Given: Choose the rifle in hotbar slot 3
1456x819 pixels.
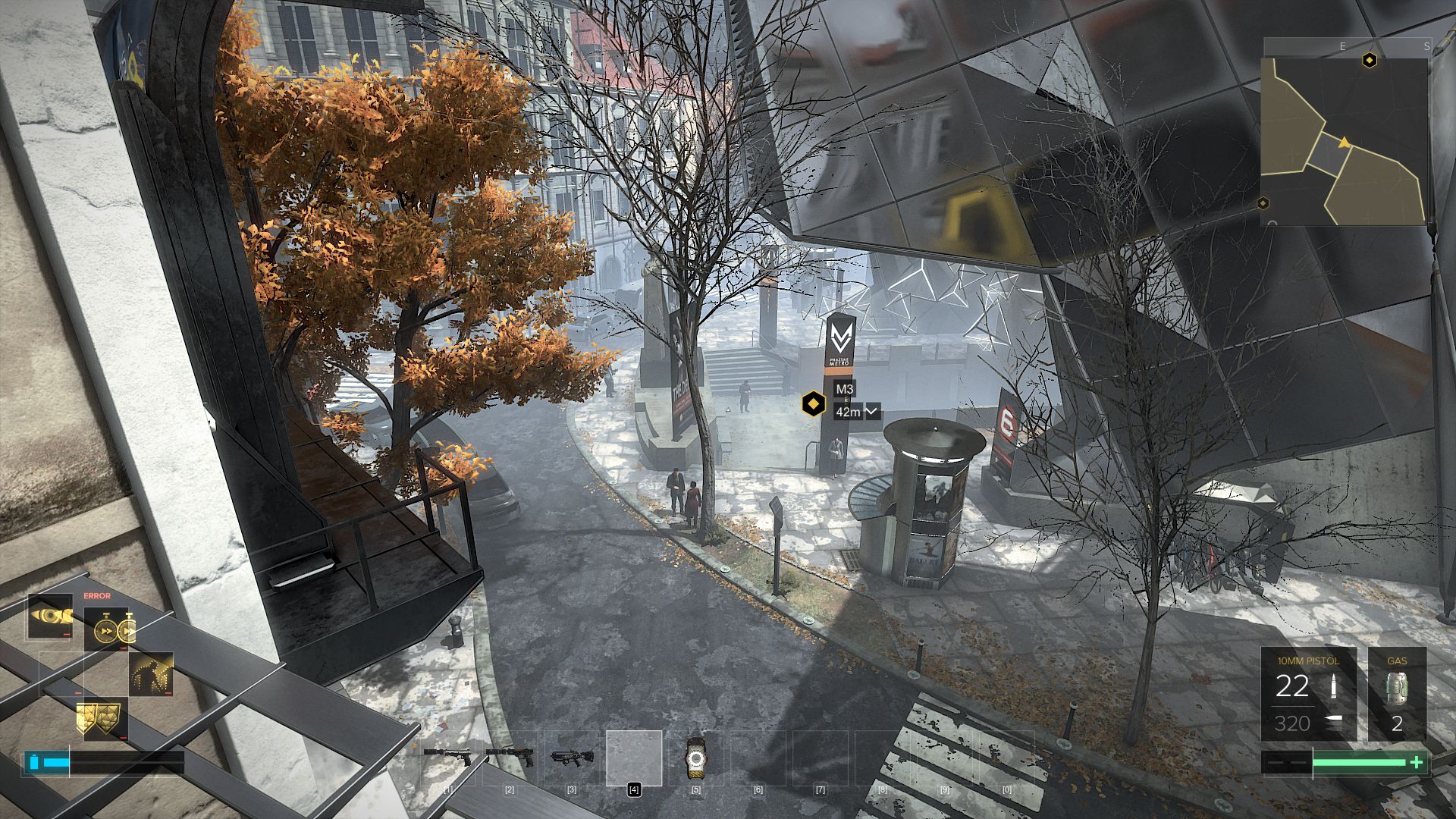Looking at the screenshot, I should (572, 758).
